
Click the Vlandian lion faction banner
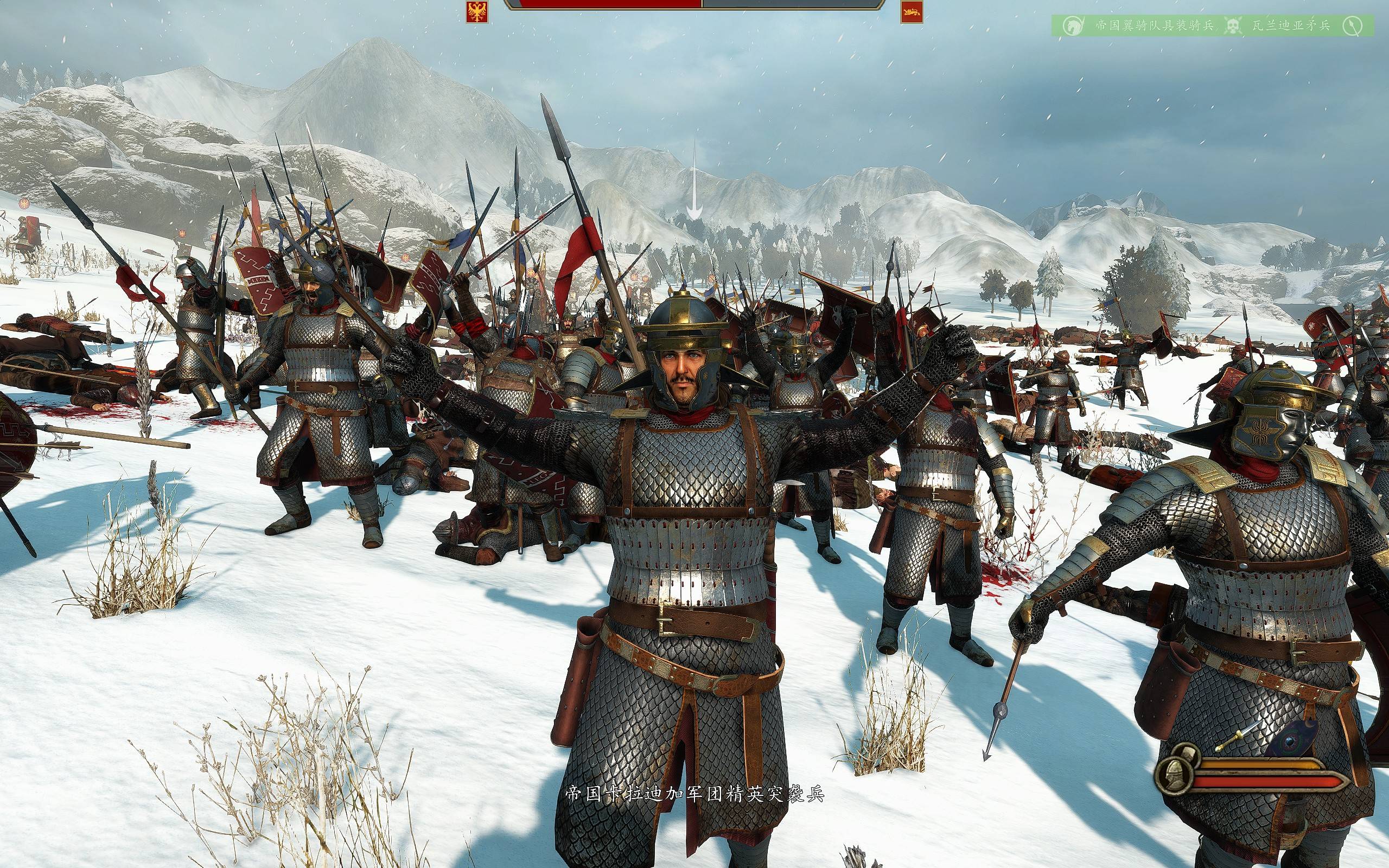(912, 11)
